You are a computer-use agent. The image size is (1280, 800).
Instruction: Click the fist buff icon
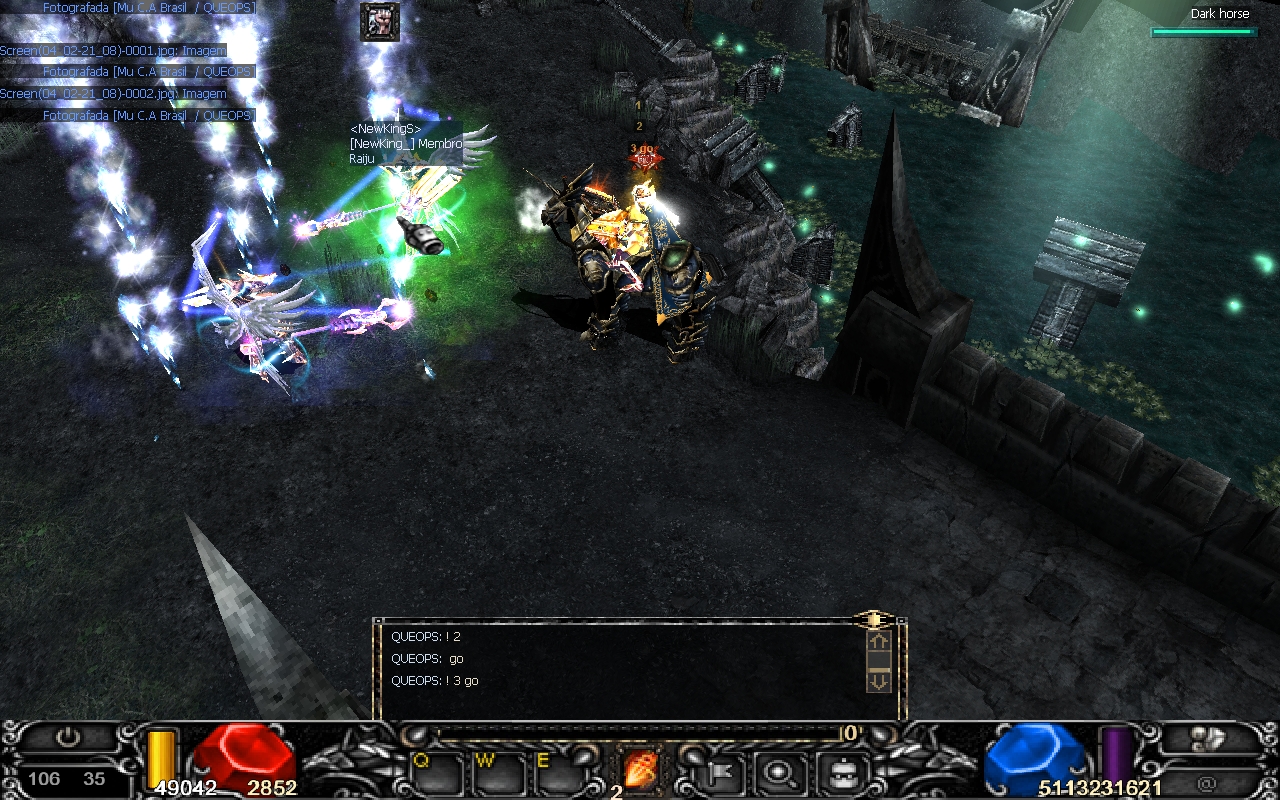380,22
